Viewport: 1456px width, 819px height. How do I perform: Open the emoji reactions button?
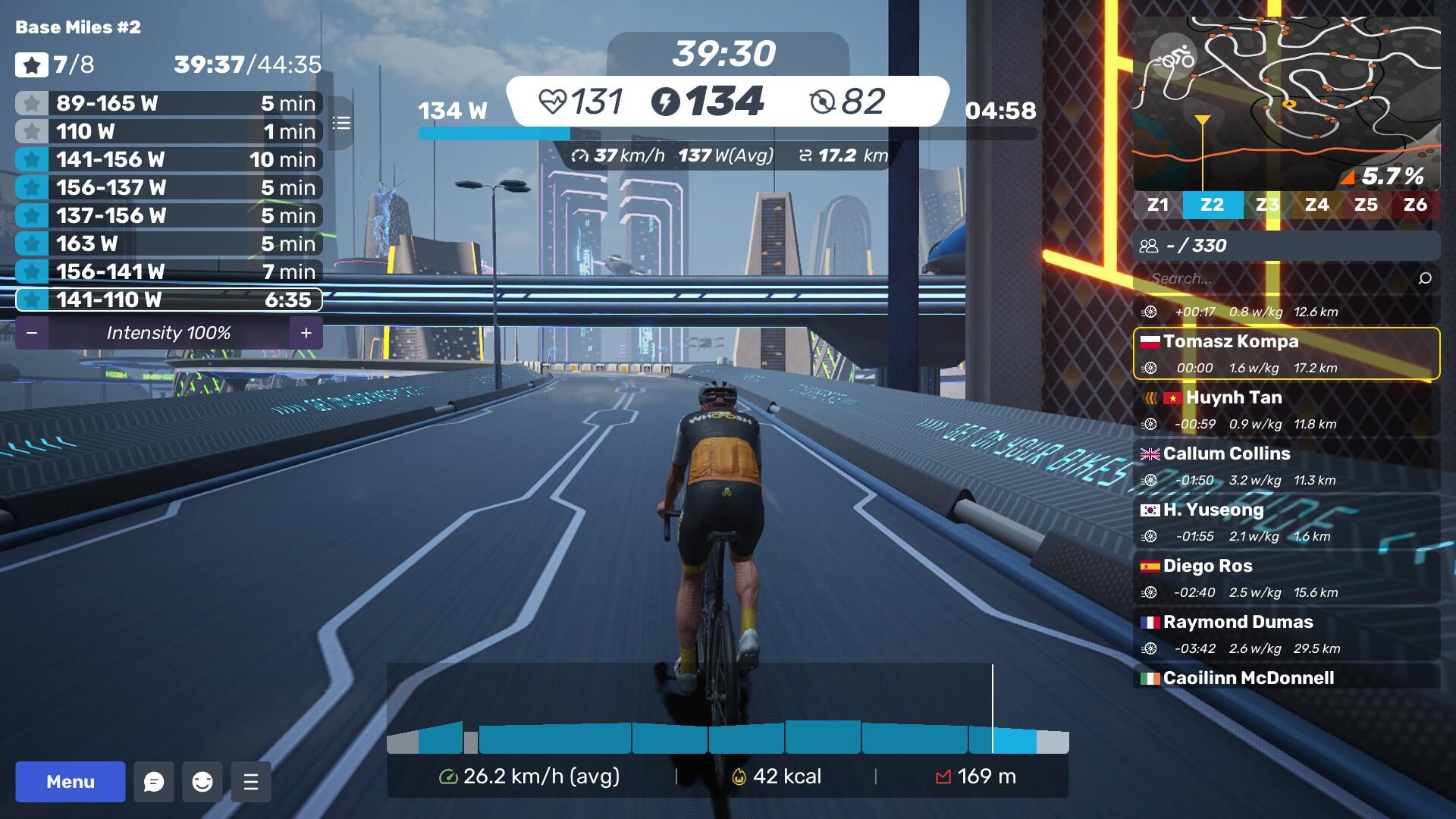[x=202, y=782]
